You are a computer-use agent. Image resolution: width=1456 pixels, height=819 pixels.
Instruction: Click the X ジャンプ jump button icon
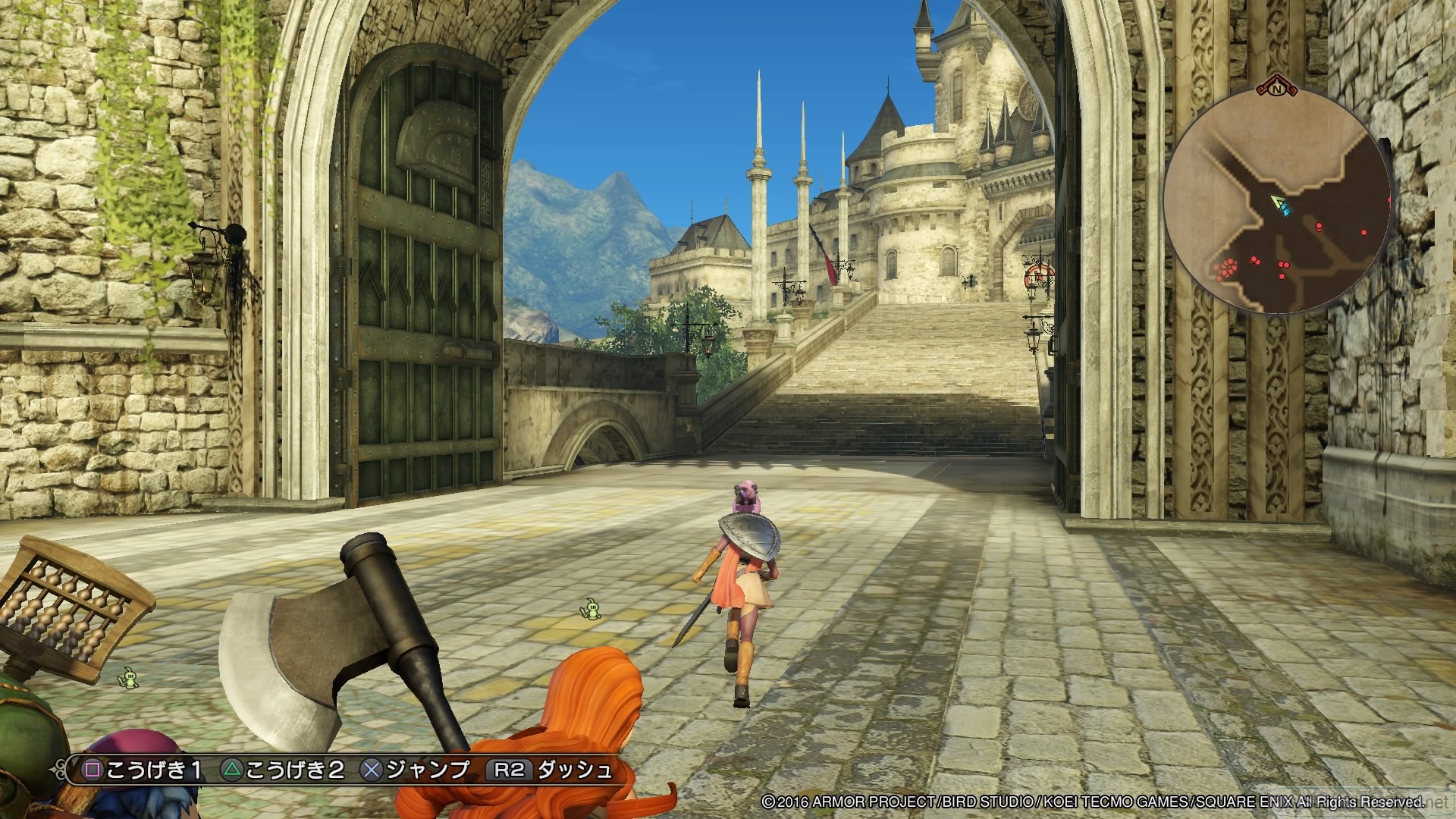click(371, 769)
